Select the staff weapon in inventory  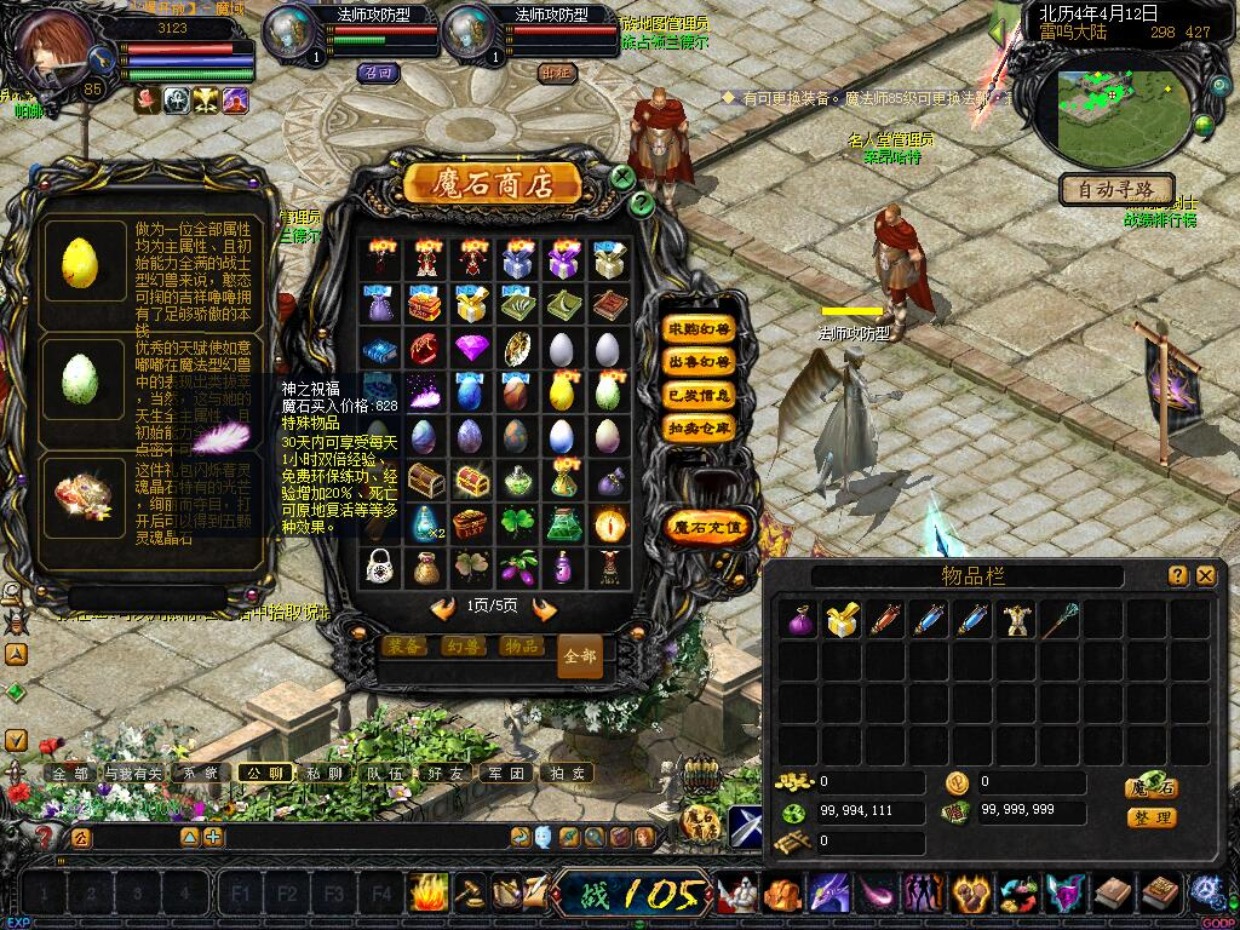(1060, 620)
